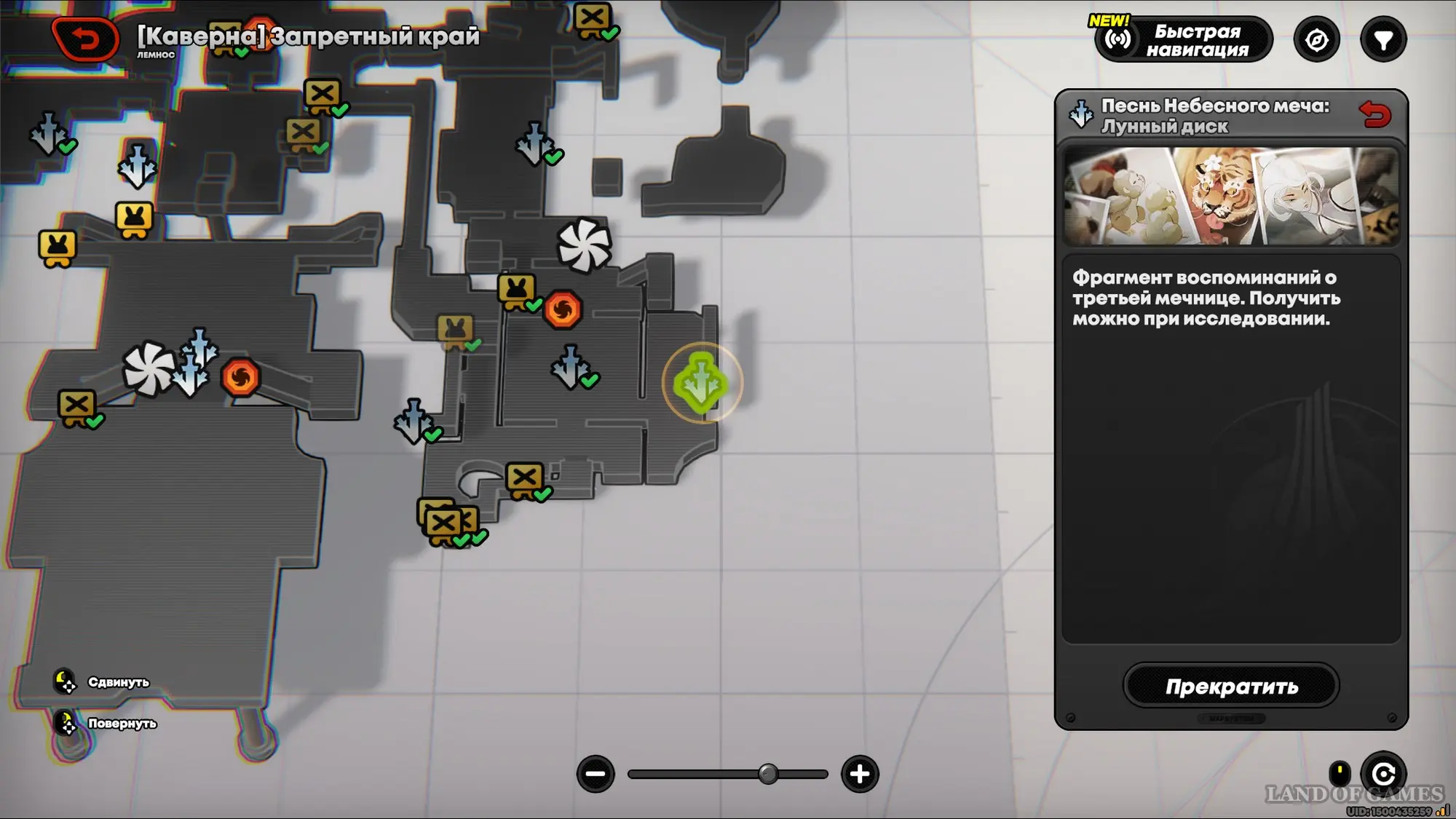
Task: Zoom out the map with minus button
Action: [x=596, y=774]
